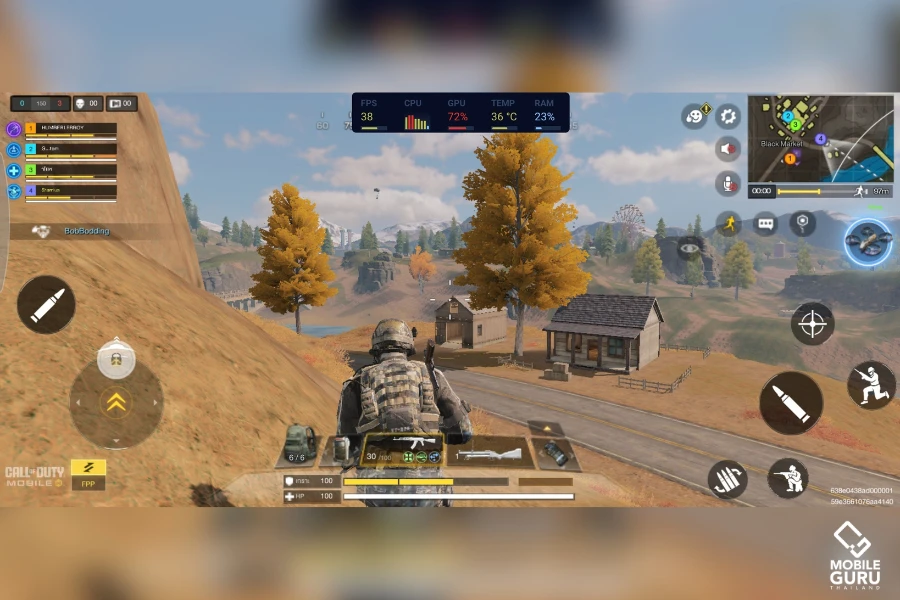
Task: Open the emote smiley face button
Action: click(x=694, y=116)
